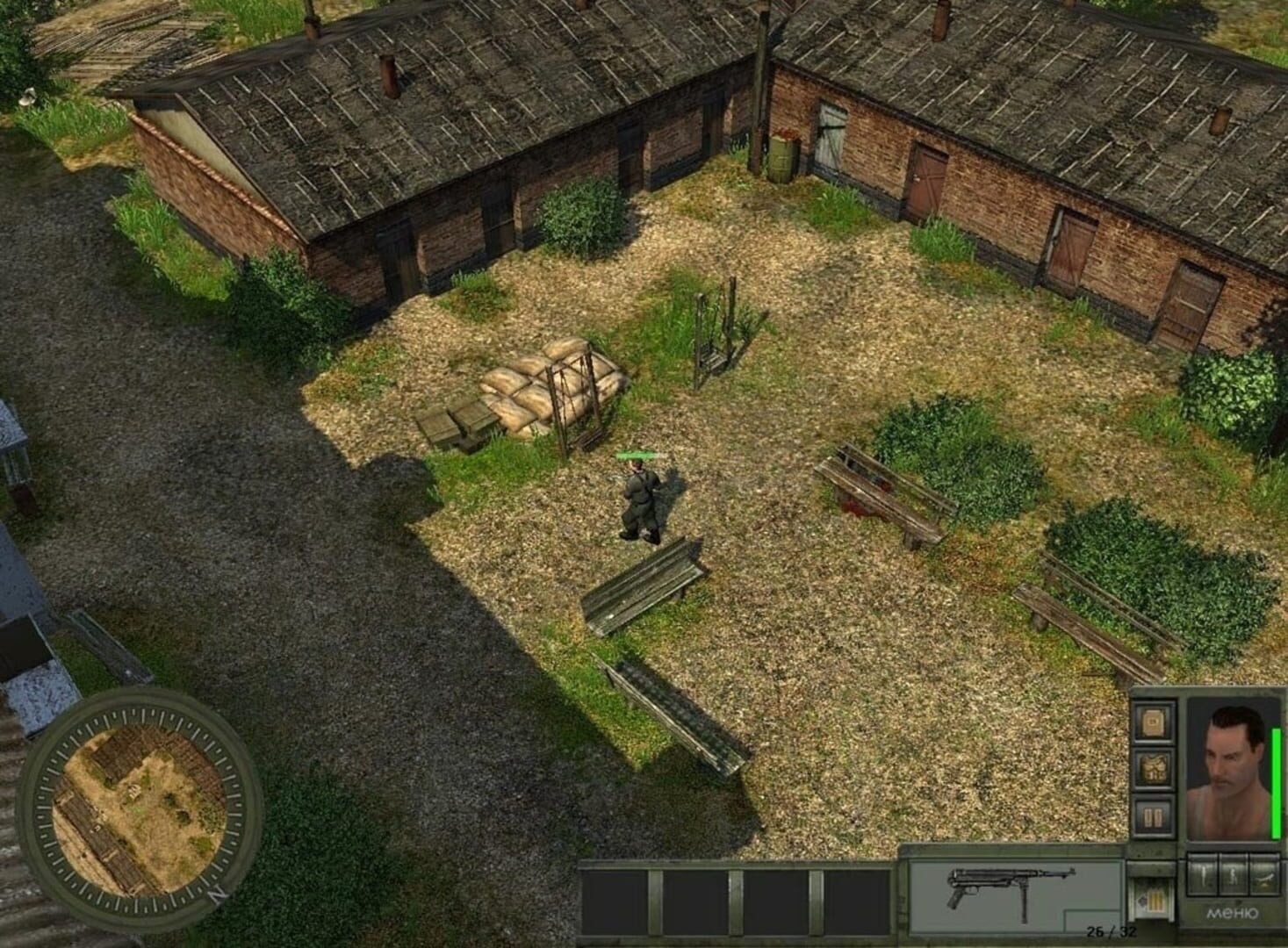Toggle the standing stance under the portrait
1288x948 pixels.
(1202, 876)
